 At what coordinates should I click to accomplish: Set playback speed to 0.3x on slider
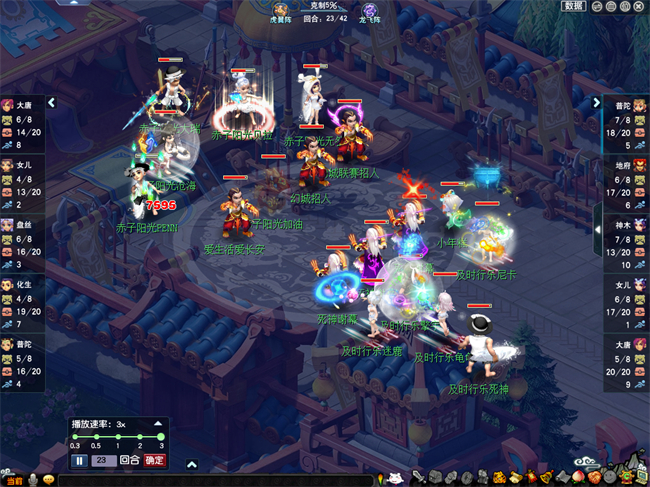75,437
